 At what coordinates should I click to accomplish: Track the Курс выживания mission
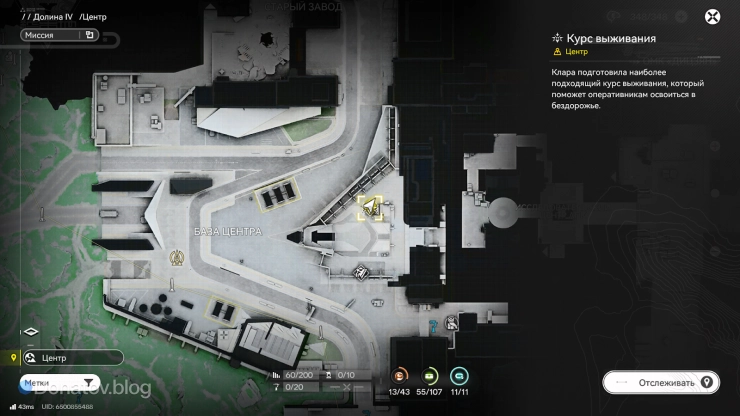[x=661, y=382]
